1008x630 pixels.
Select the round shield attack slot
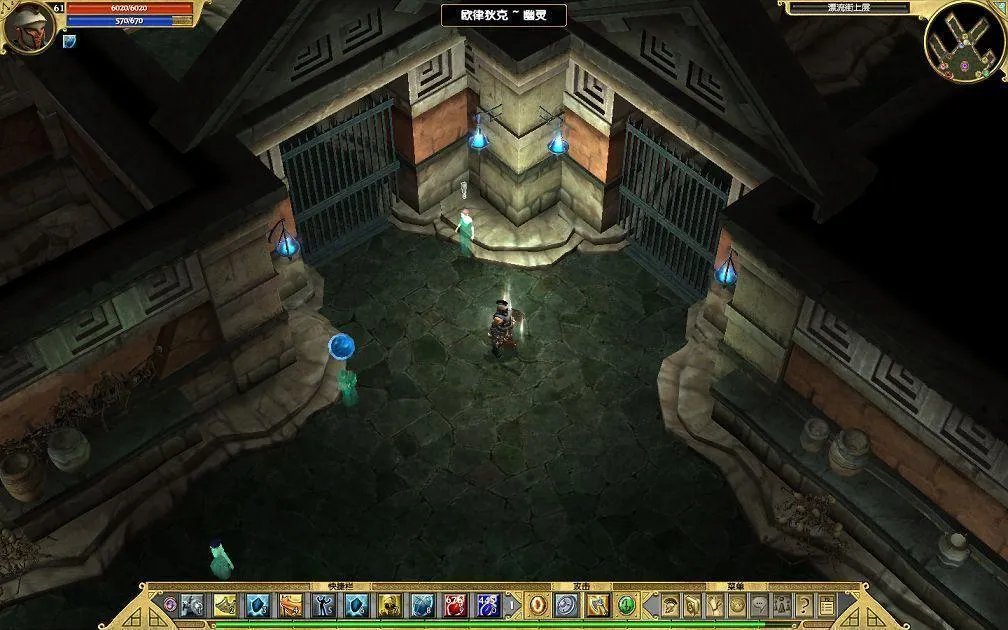(x=566, y=605)
